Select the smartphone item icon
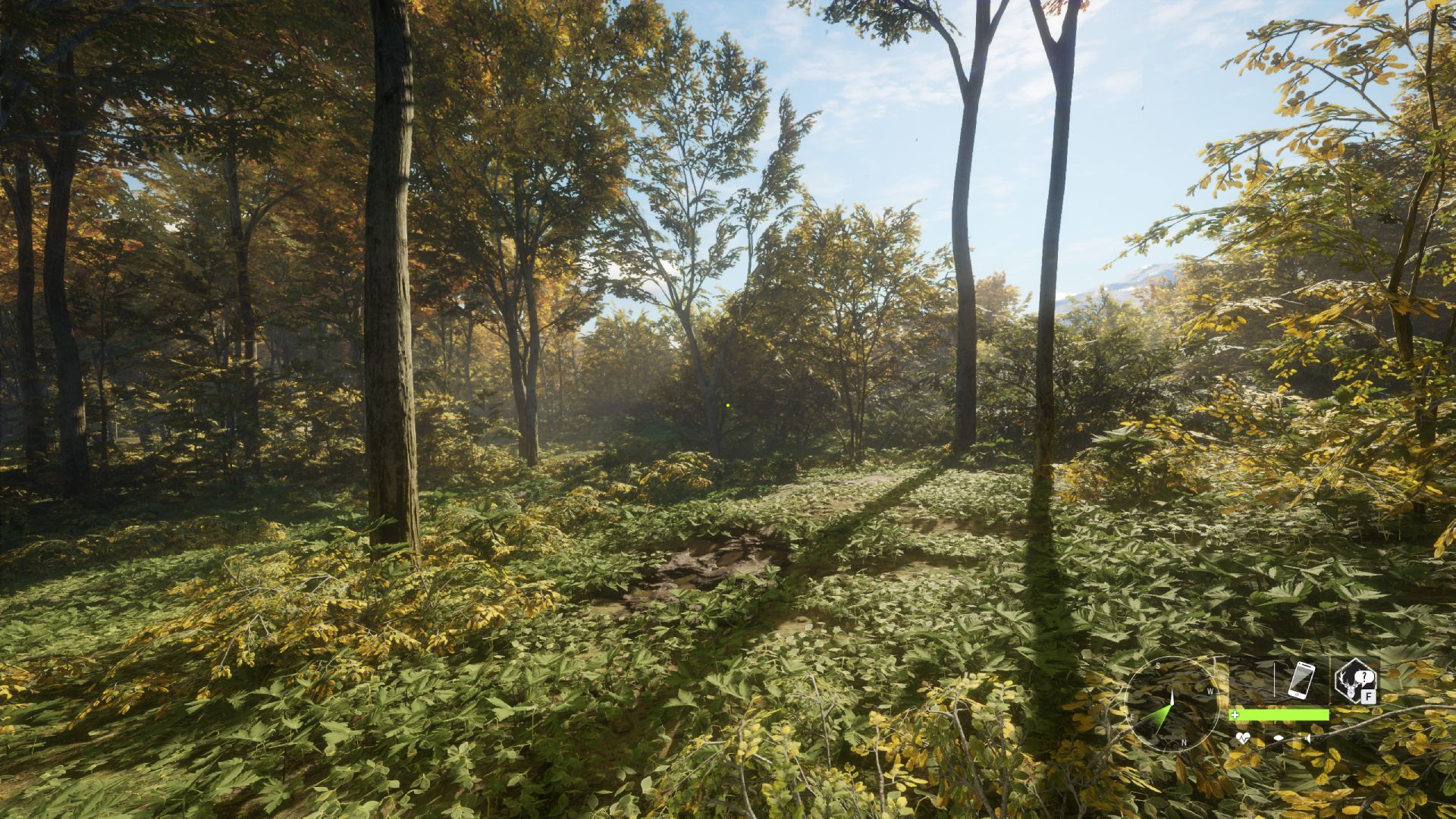This screenshot has width=1456, height=819. (x=1301, y=679)
